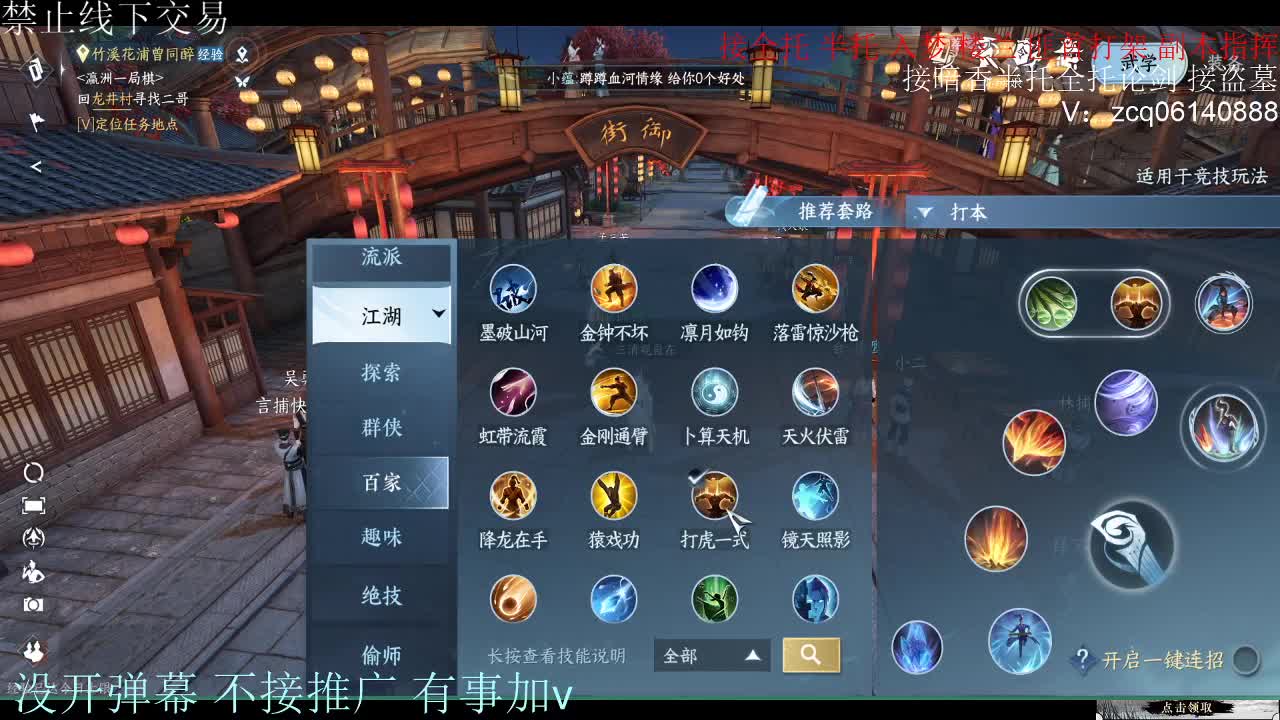This screenshot has width=1280, height=720.
Task: Open the 全部 skill filter dropdown
Action: 710,655
